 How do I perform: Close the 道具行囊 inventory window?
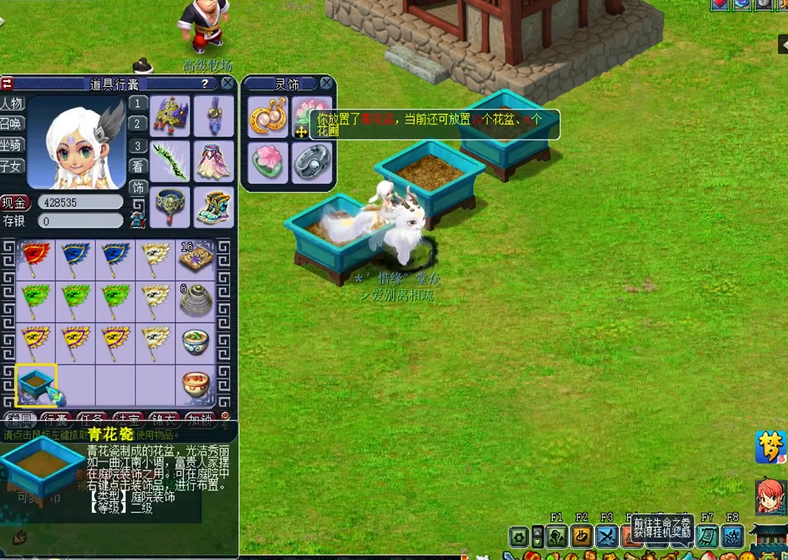227,84
